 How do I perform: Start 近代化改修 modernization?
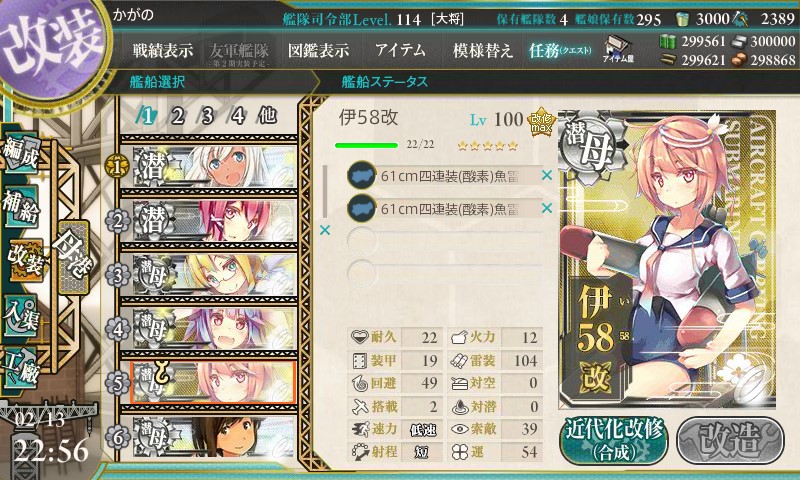614,438
